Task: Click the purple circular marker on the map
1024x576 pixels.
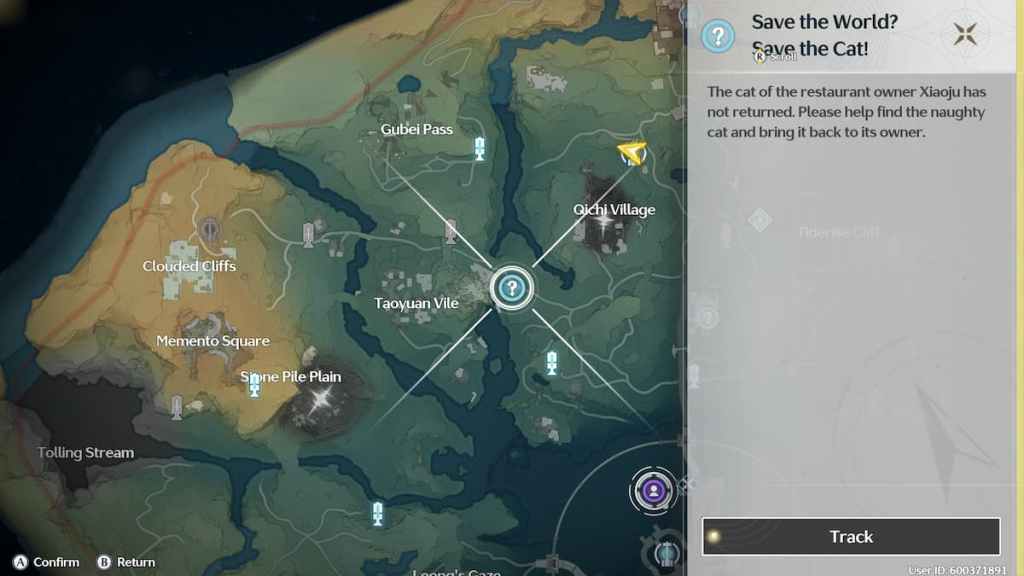Action: (653, 490)
